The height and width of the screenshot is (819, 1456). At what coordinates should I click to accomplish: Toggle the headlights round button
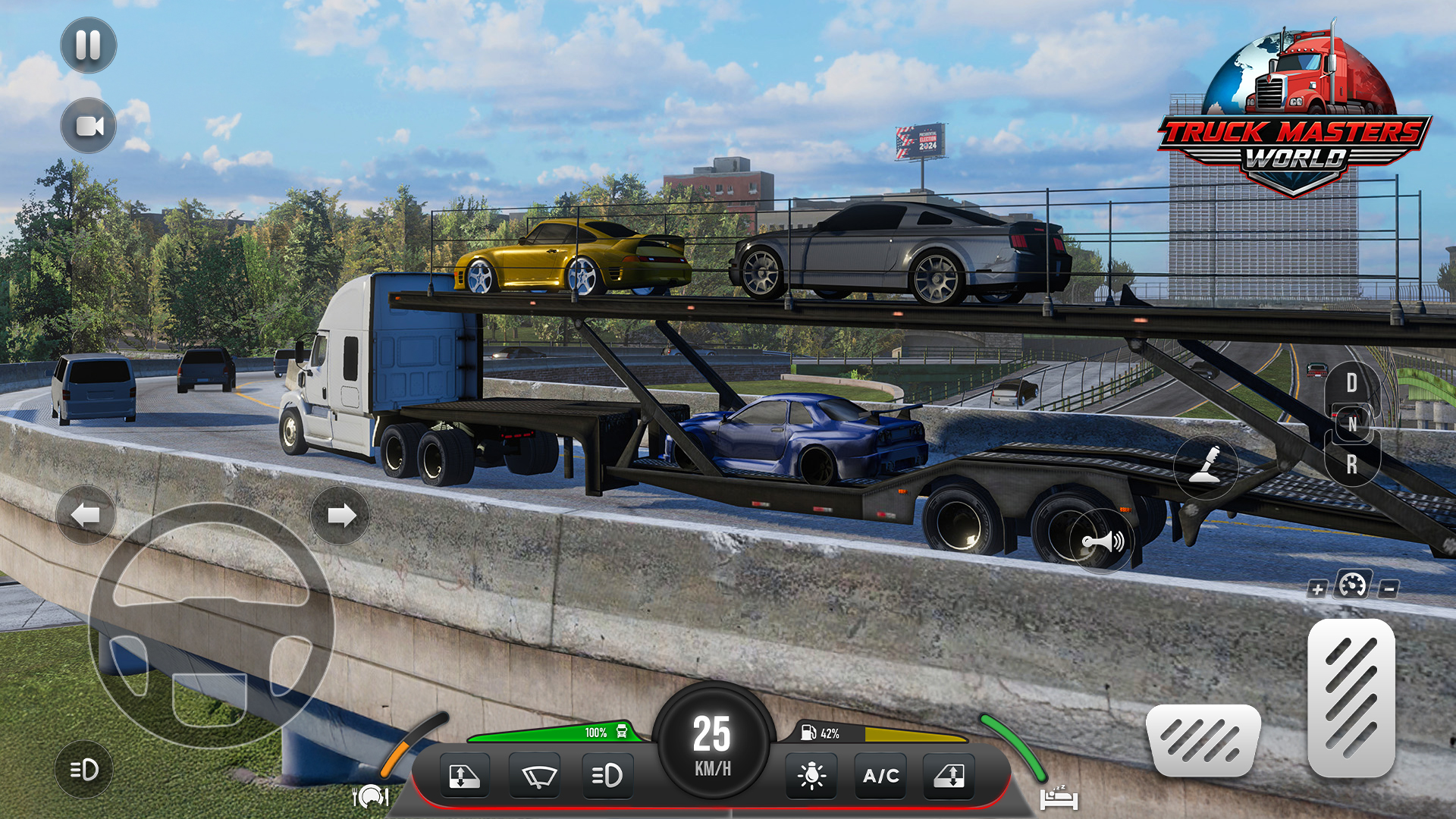coord(84,770)
